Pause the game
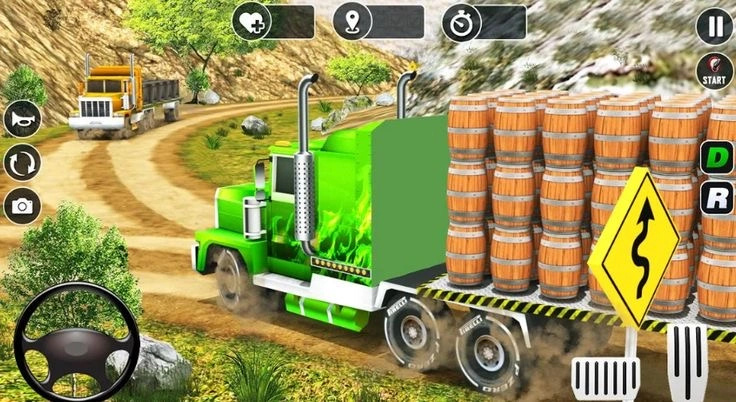Viewport: 736px width, 402px height. [714, 27]
